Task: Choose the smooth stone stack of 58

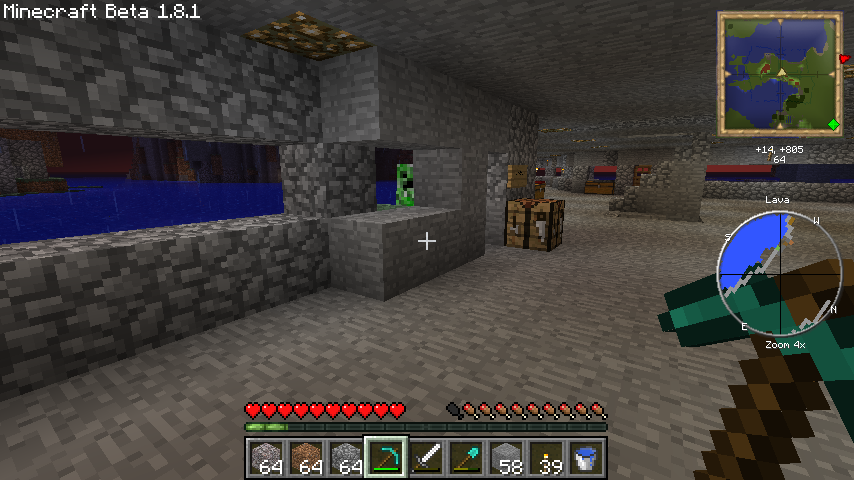Action: (x=506, y=459)
